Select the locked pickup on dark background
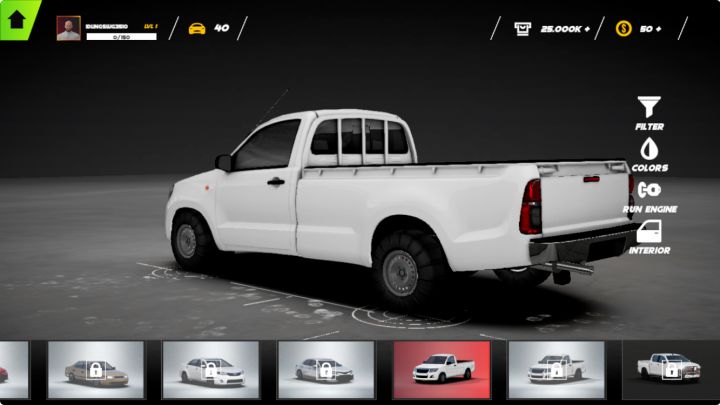 (670, 370)
